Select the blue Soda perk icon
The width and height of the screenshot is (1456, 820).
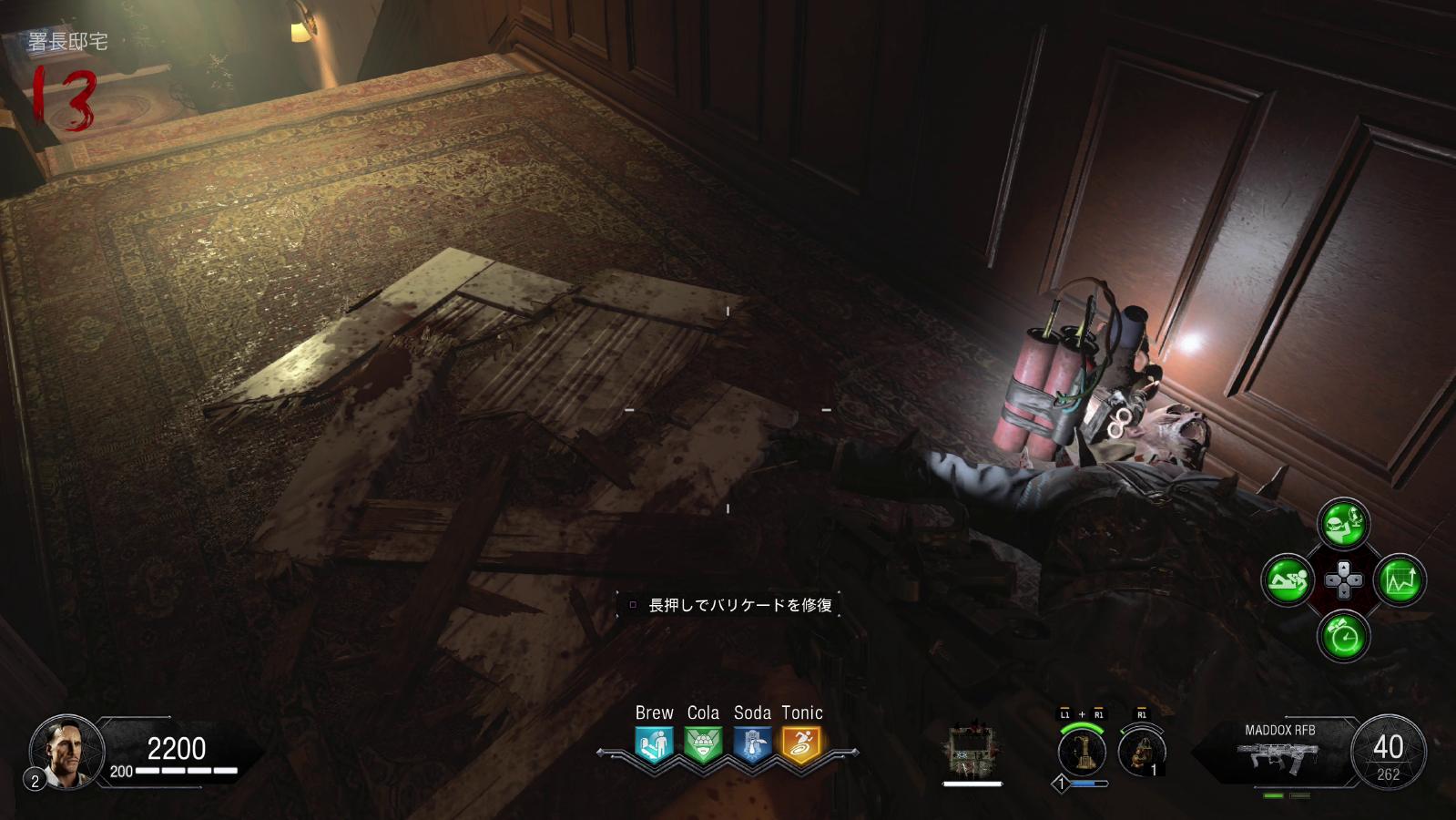click(752, 743)
